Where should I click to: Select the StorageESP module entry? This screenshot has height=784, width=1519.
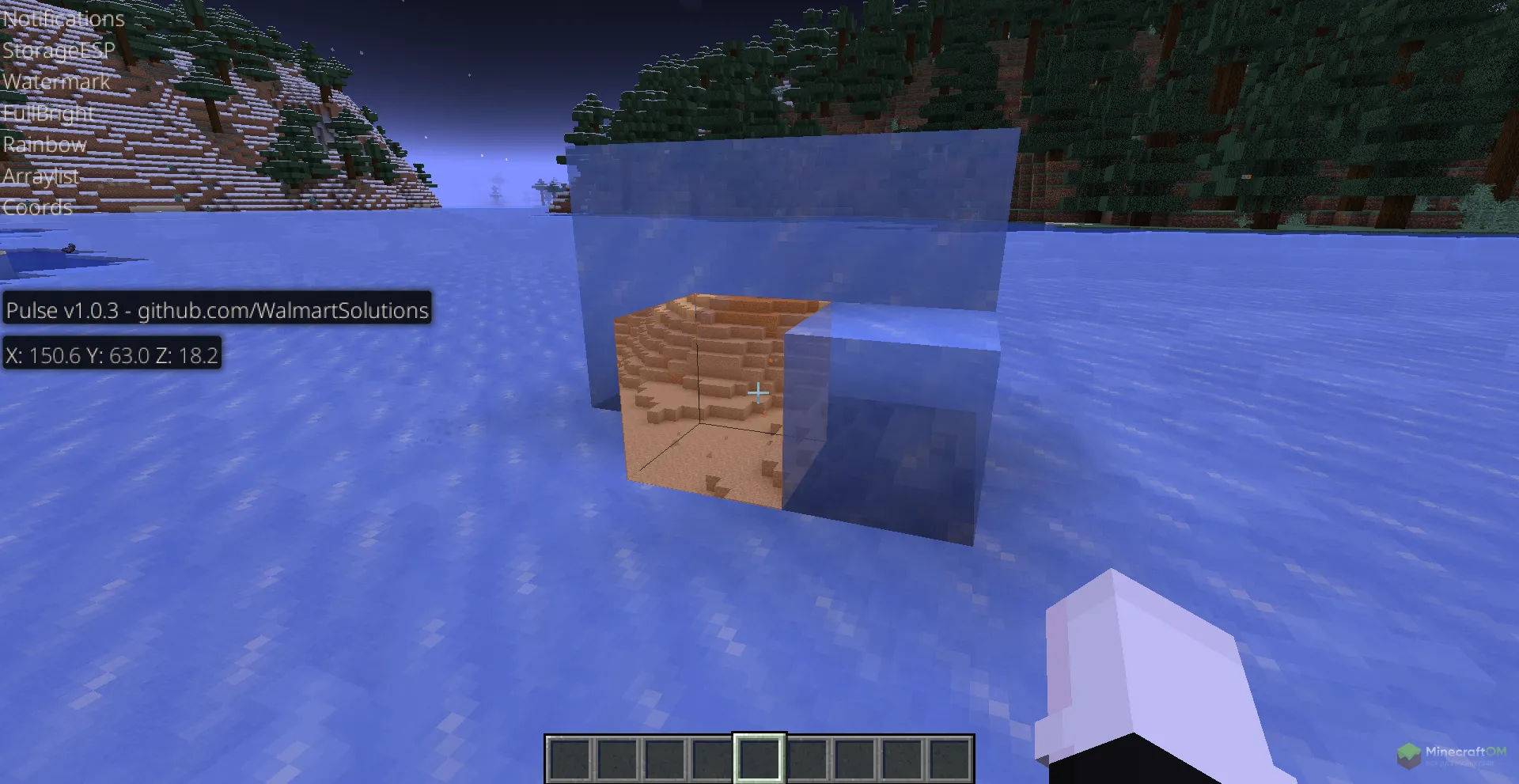(x=59, y=50)
